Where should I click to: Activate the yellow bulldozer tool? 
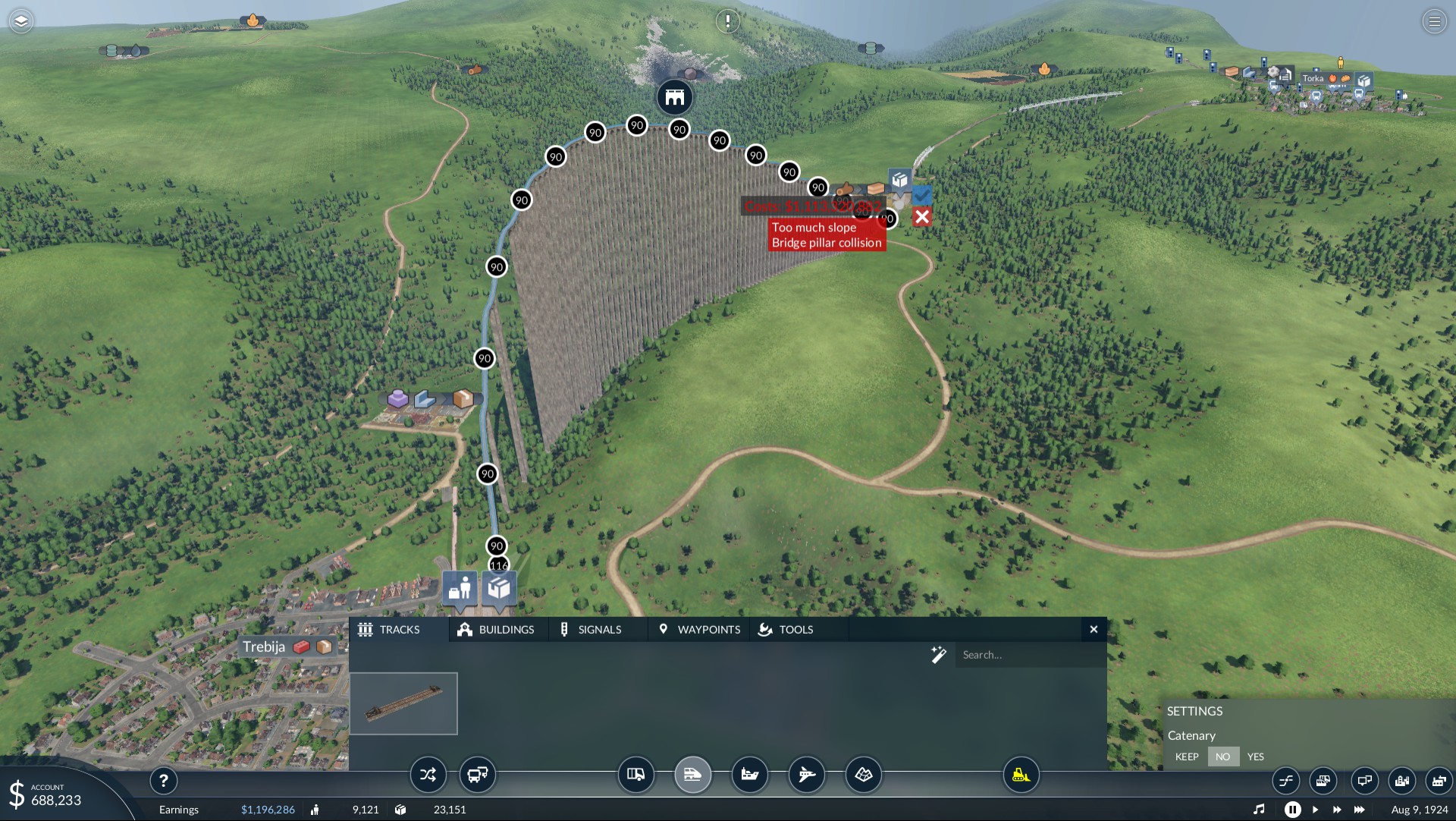click(x=1021, y=775)
